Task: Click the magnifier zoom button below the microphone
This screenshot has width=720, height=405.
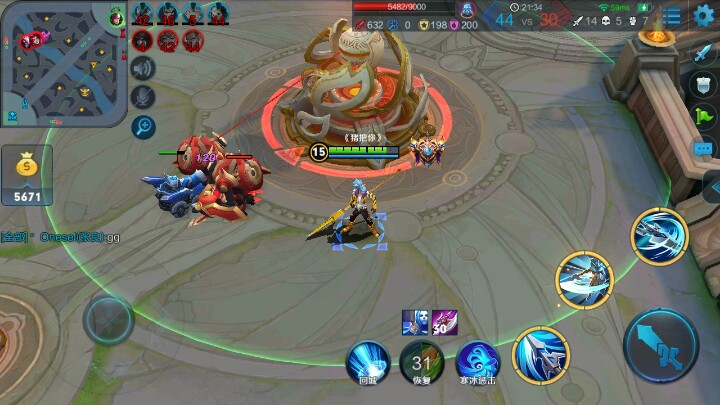Action: coord(144,126)
